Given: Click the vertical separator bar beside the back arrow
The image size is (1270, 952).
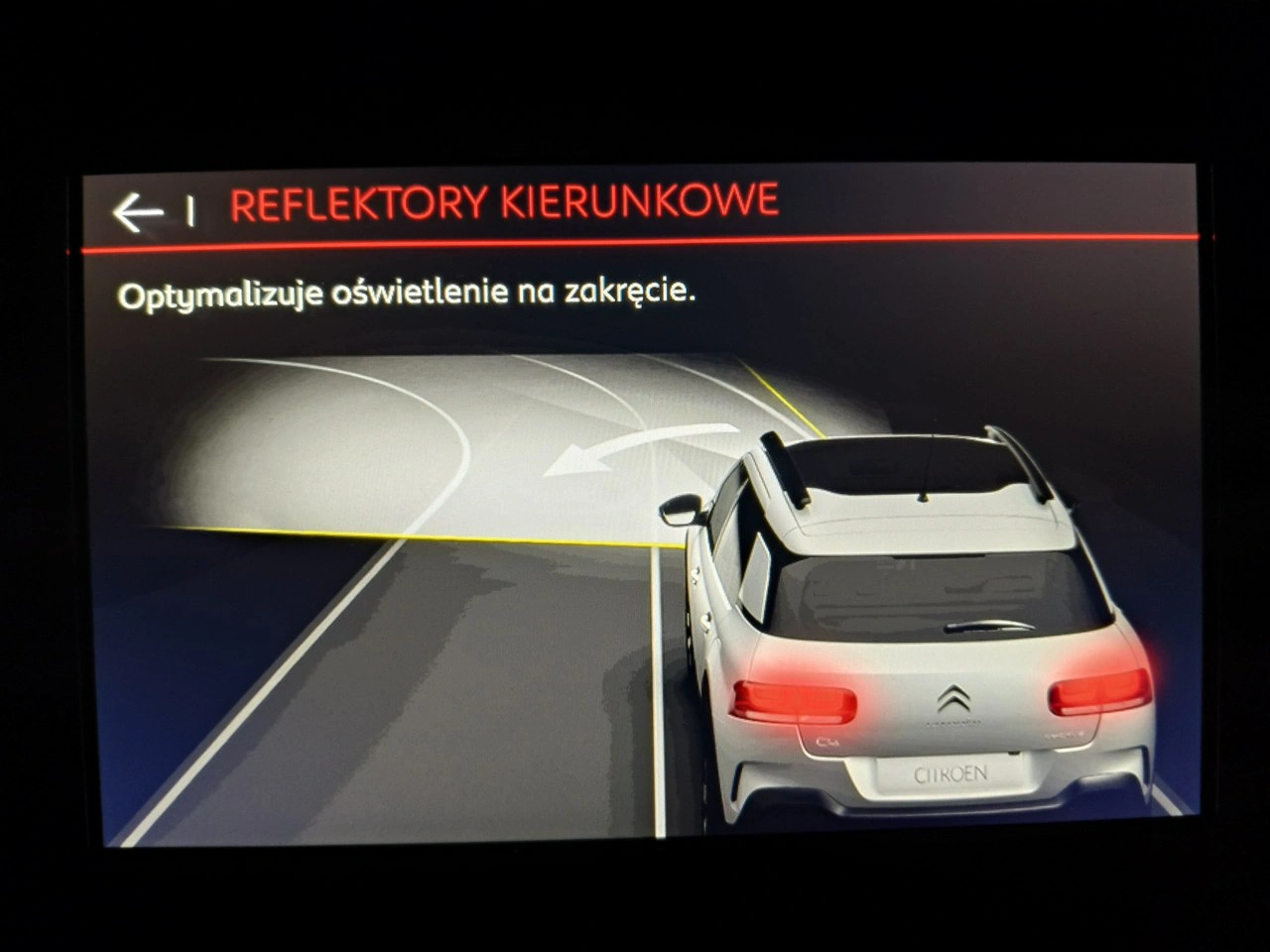Looking at the screenshot, I should click(191, 209).
